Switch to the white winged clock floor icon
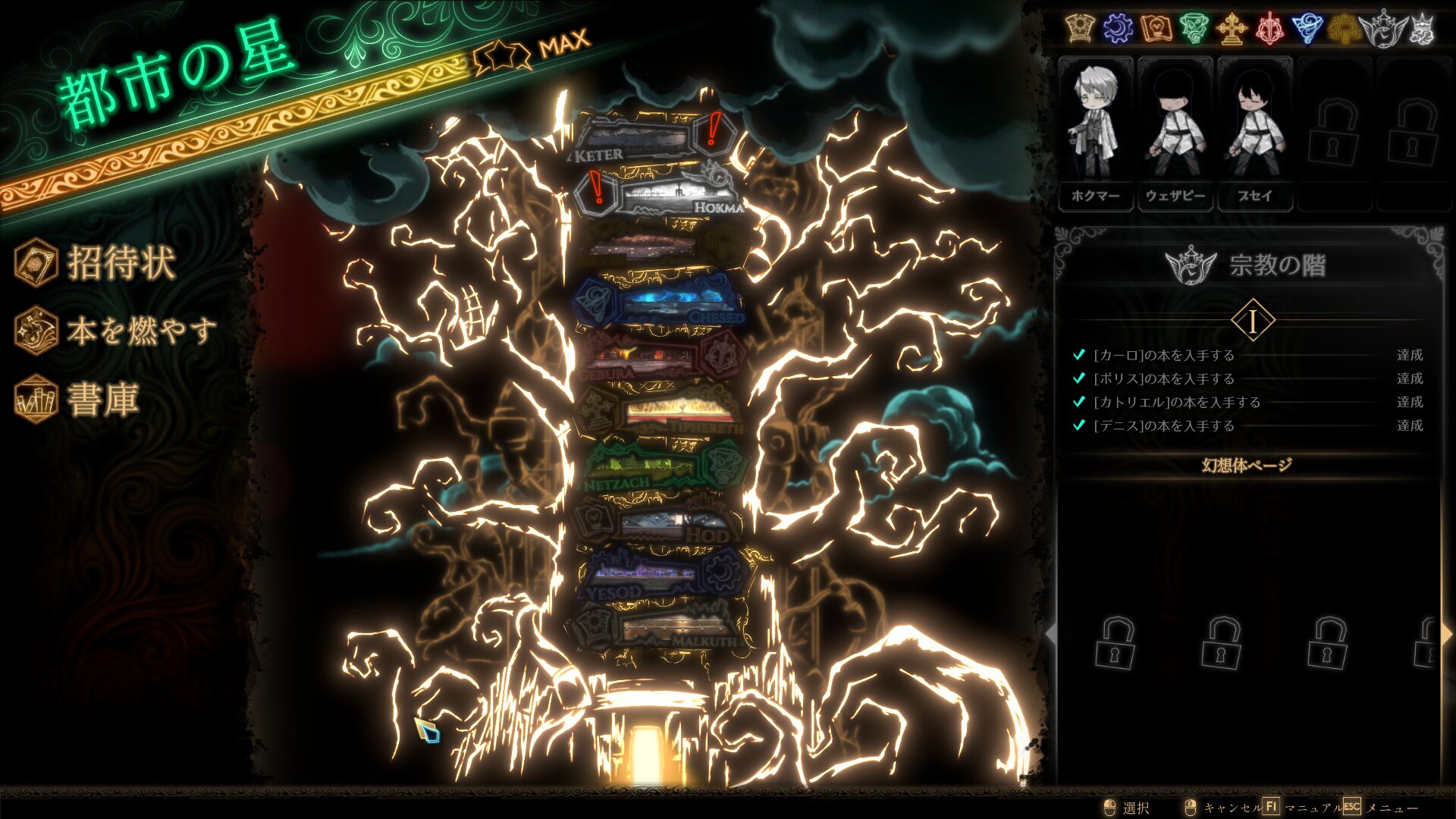The width and height of the screenshot is (1456, 819). [1384, 29]
